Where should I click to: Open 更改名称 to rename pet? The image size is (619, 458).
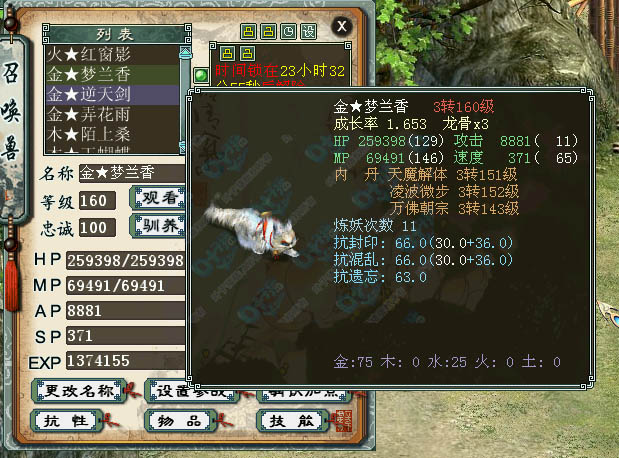76,390
